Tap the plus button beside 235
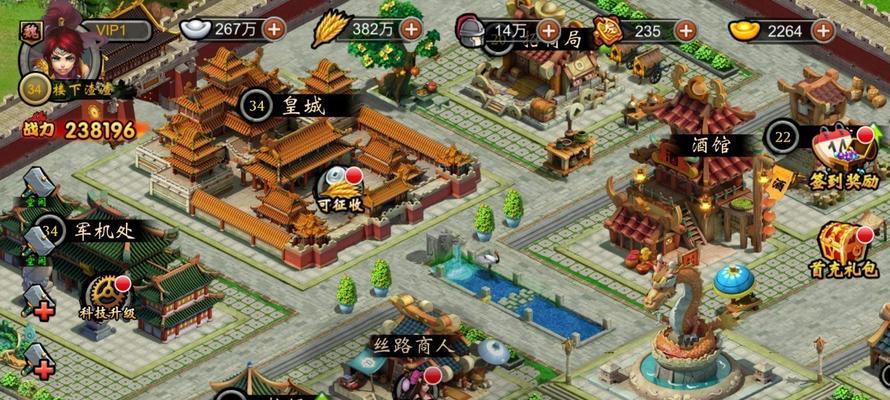 [x=686, y=30]
